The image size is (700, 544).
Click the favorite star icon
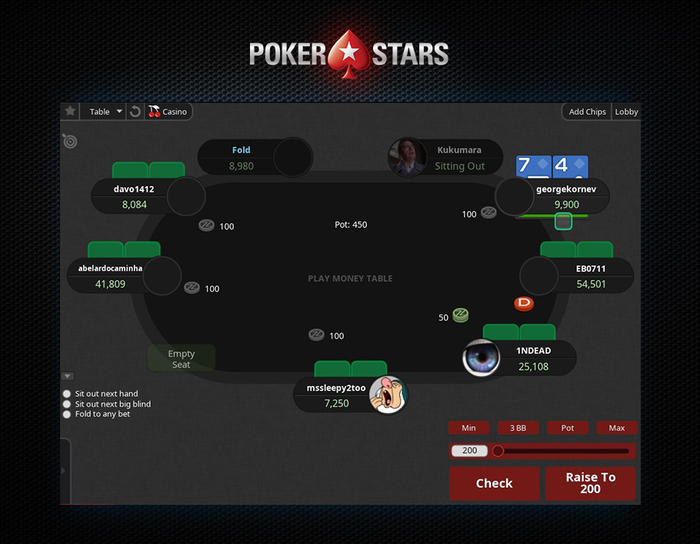pos(70,112)
